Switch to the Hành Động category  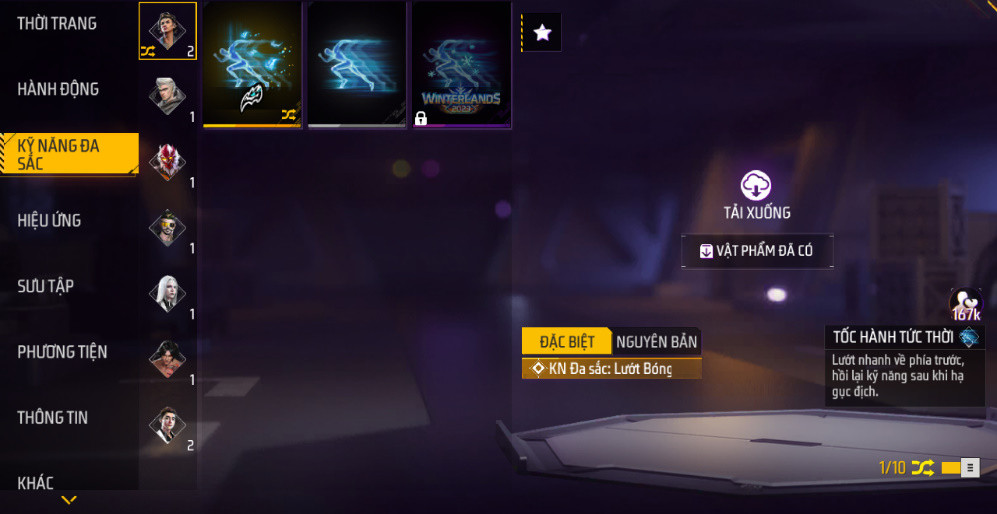click(x=58, y=89)
